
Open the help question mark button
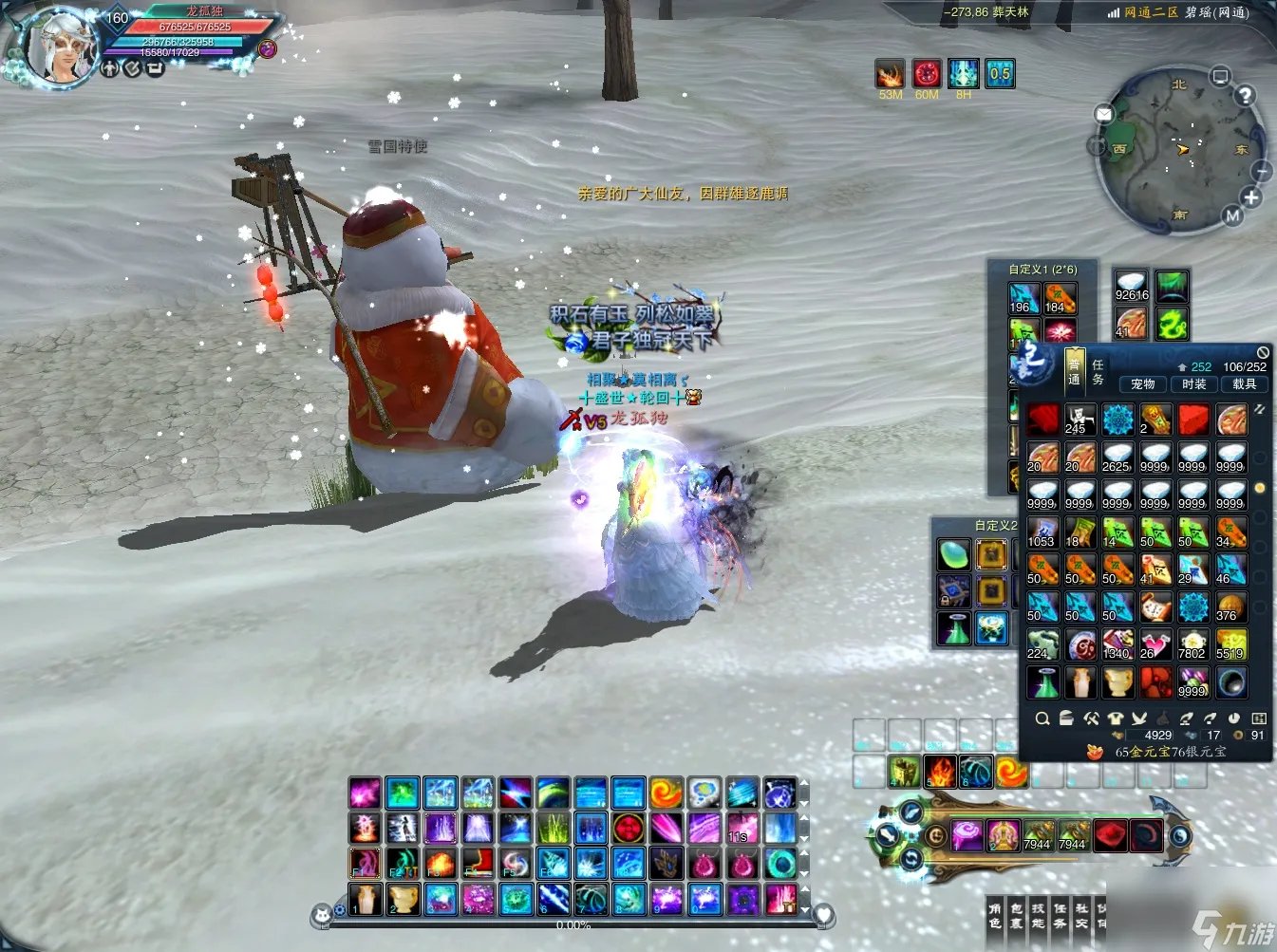pos(1245,95)
